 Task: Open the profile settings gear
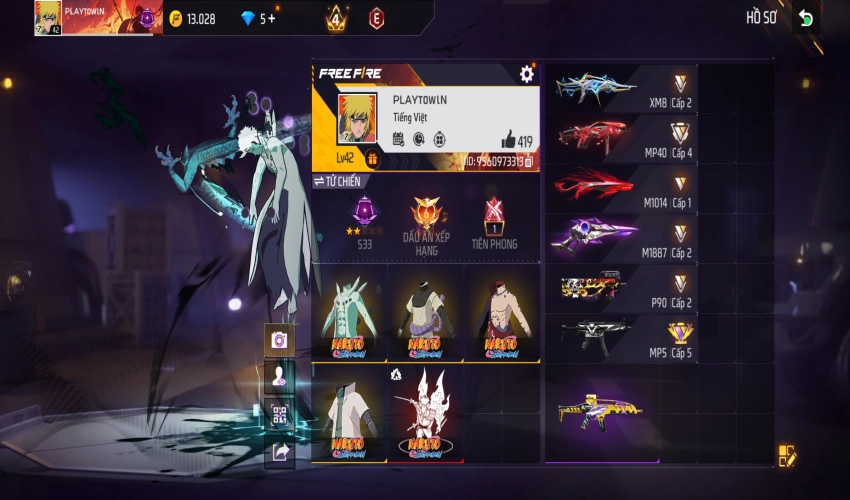527,74
